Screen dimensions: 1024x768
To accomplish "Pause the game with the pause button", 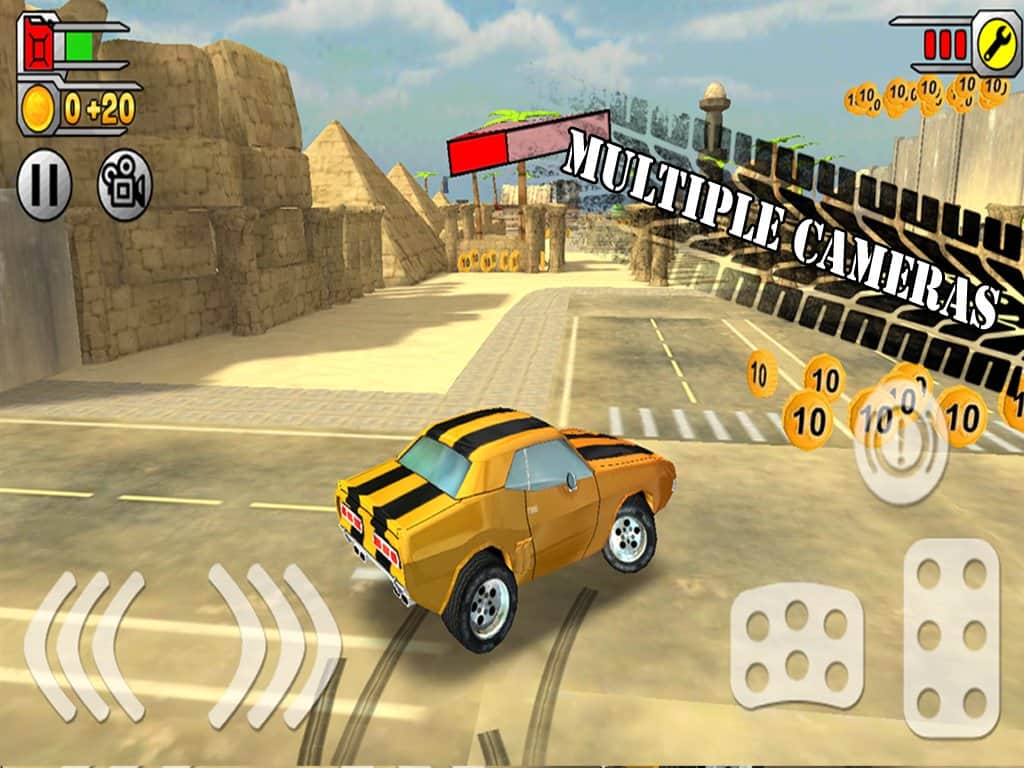I will click(x=44, y=185).
